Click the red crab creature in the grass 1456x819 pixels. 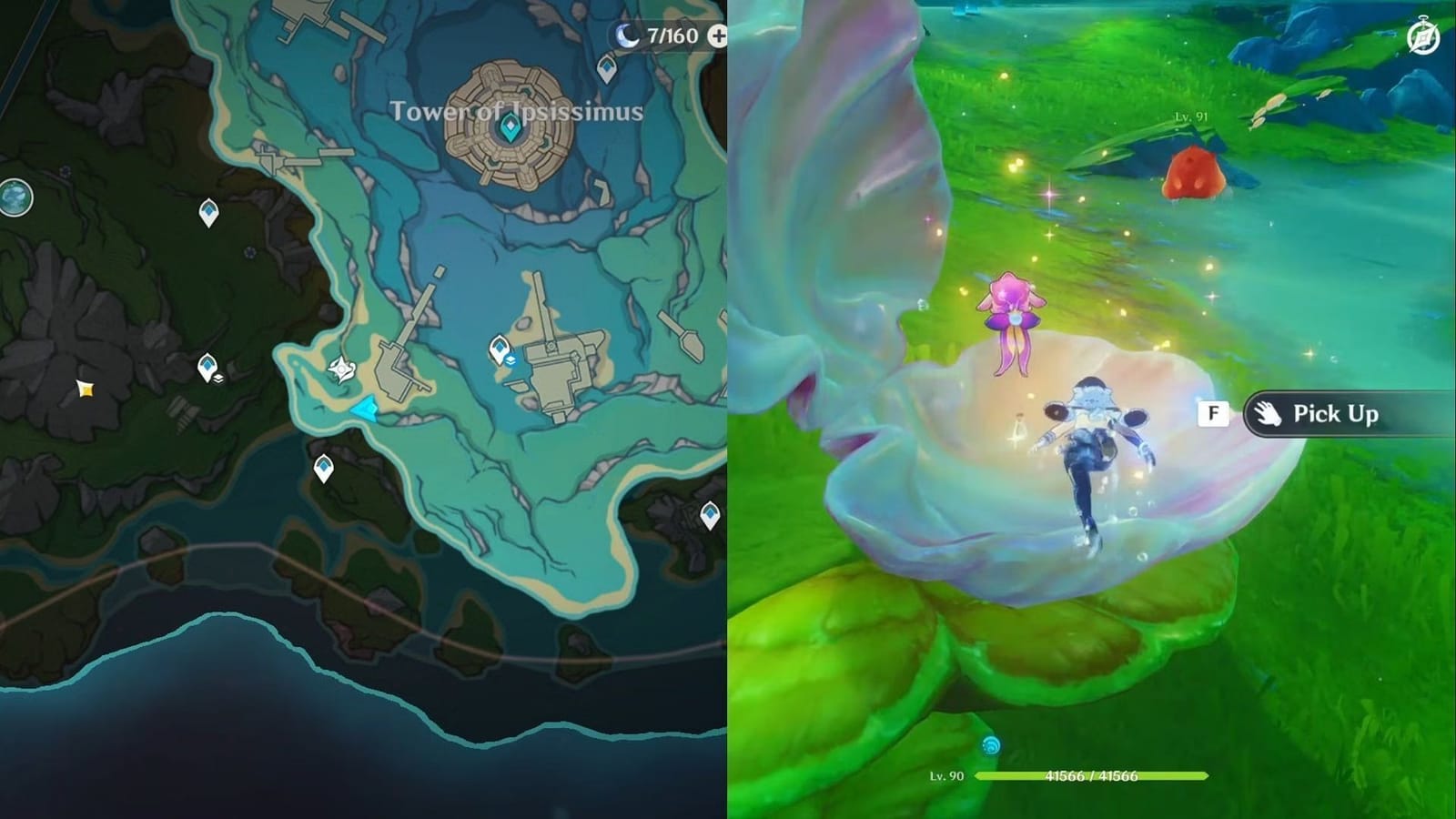1192,173
